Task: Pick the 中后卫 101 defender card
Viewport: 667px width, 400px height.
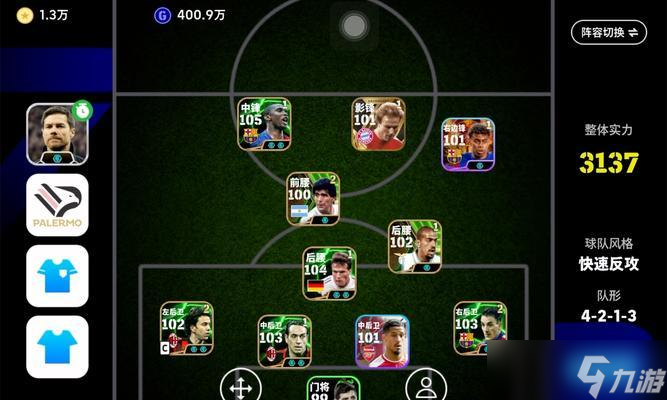Action: pos(381,341)
